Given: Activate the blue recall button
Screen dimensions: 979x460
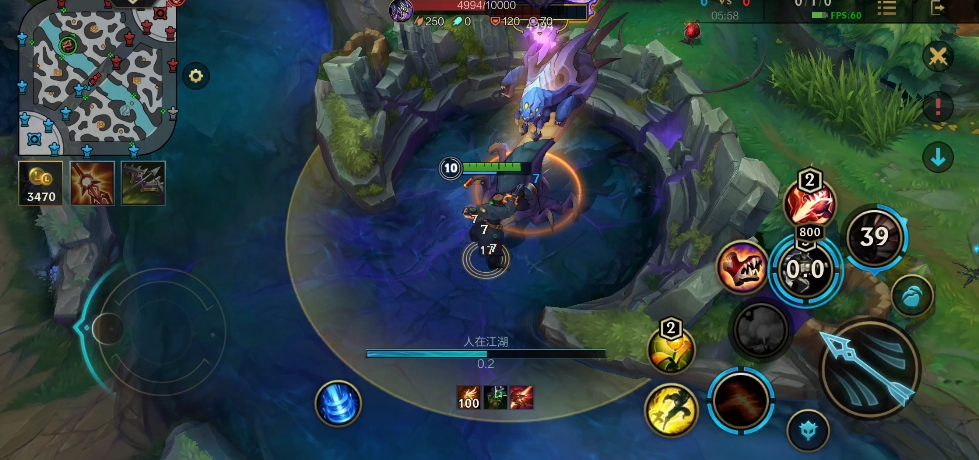Looking at the screenshot, I should [338, 403].
